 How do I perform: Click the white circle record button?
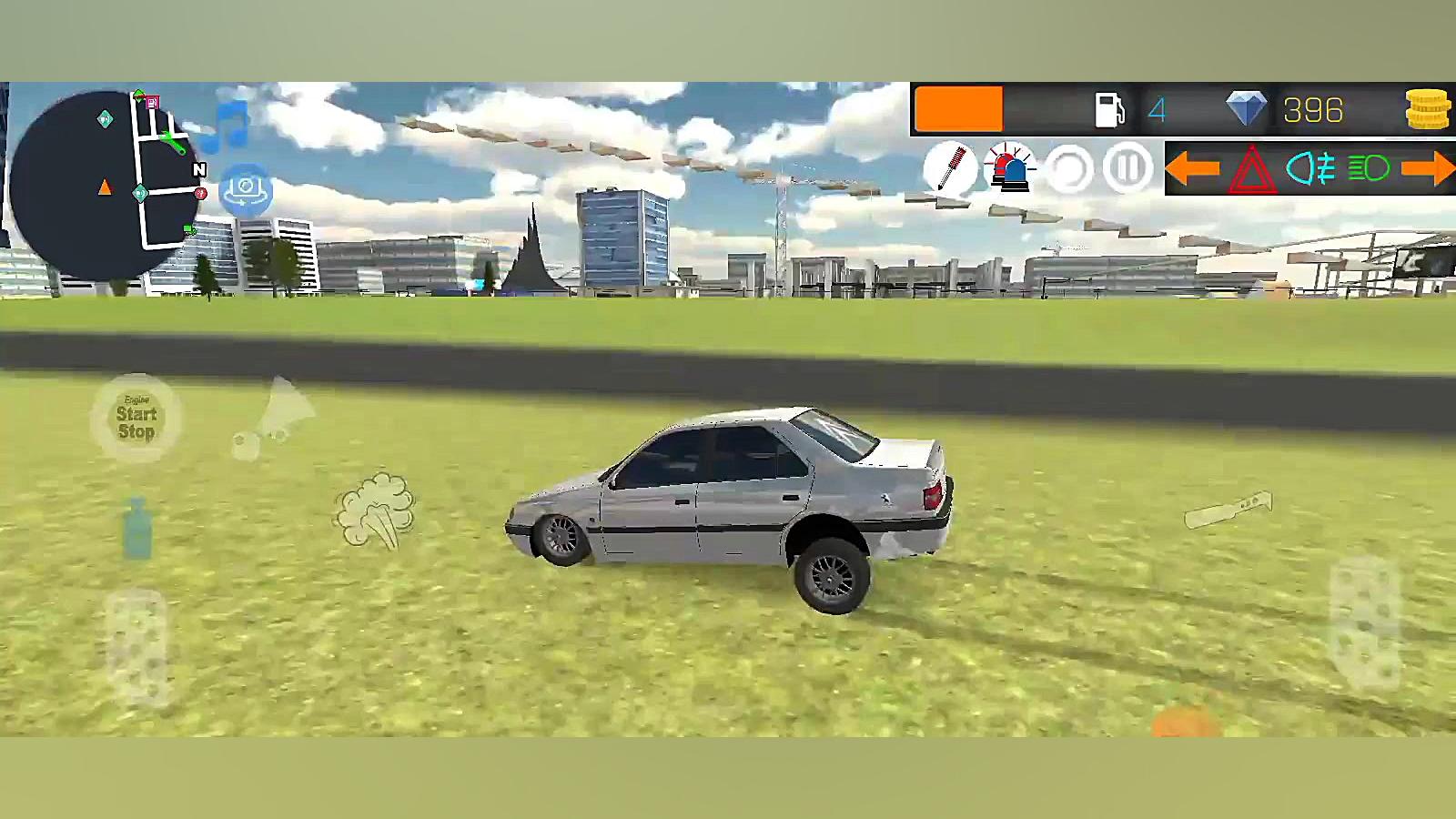coord(1068,168)
